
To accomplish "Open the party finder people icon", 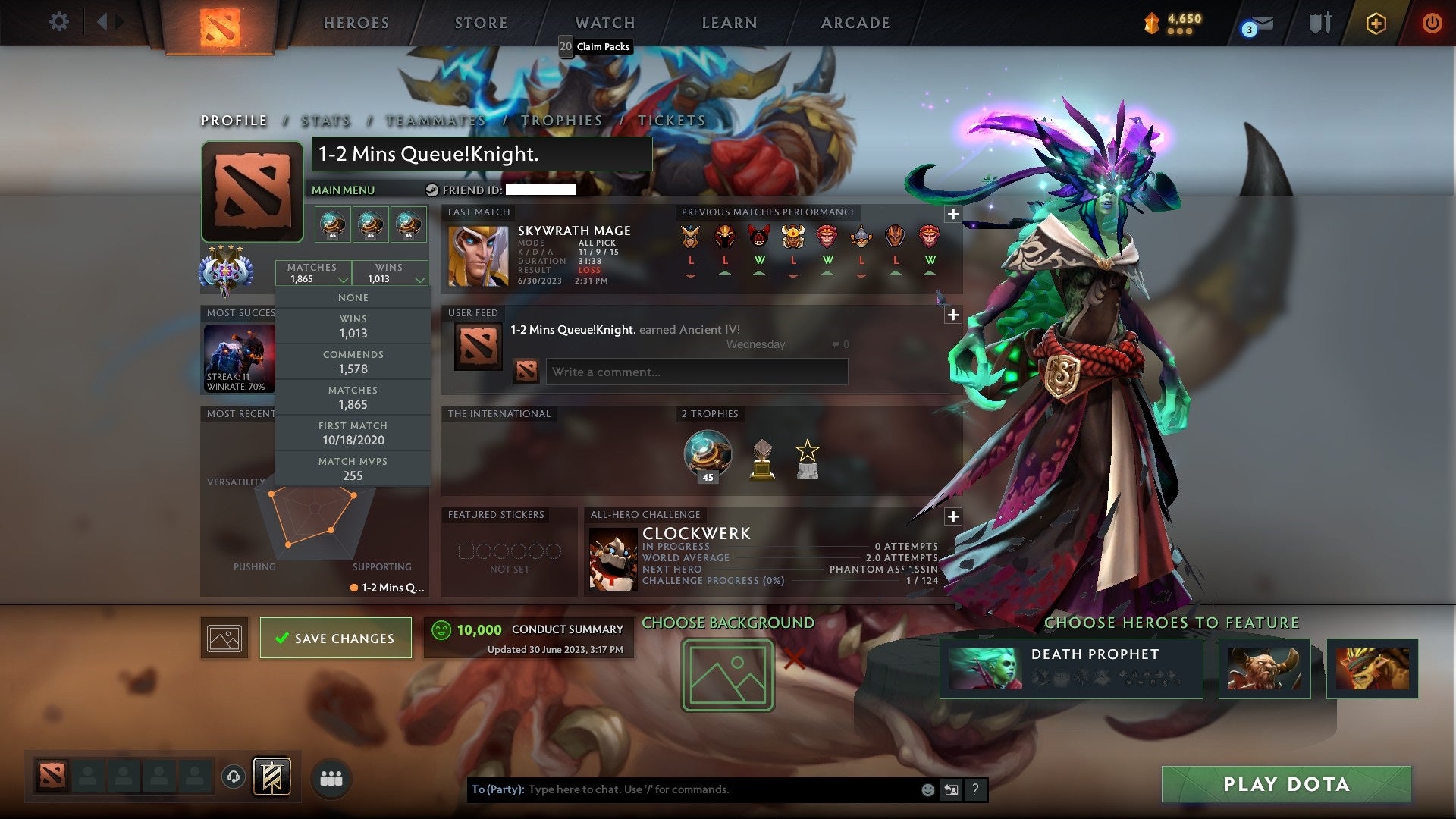I will click(x=330, y=777).
